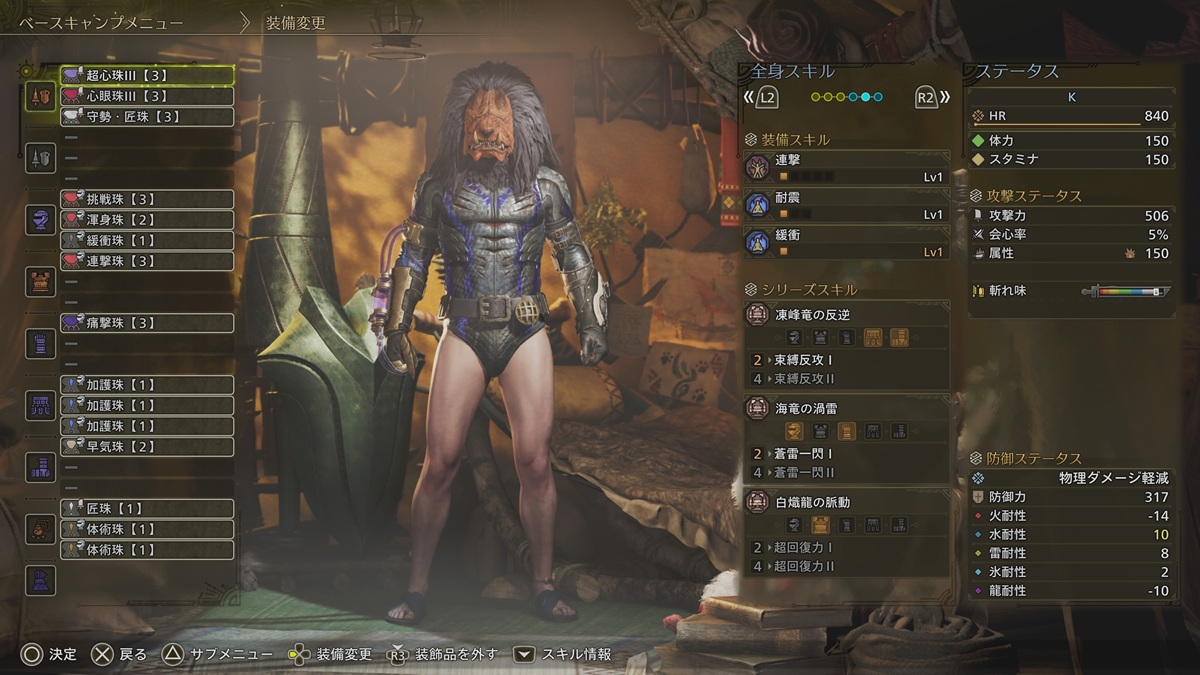
Task: Select the 渾身珠 decoration slot
Action: 147,219
